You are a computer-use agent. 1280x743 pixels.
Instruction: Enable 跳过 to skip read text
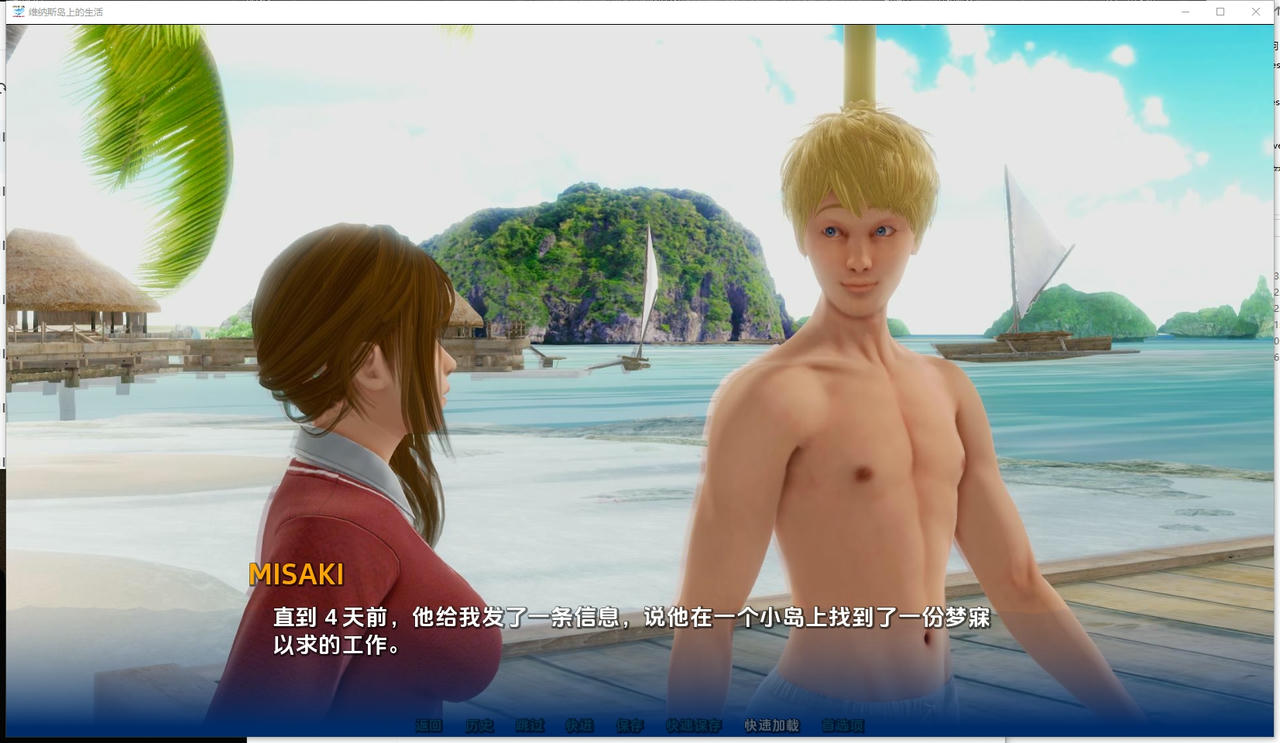pyautogui.click(x=531, y=726)
